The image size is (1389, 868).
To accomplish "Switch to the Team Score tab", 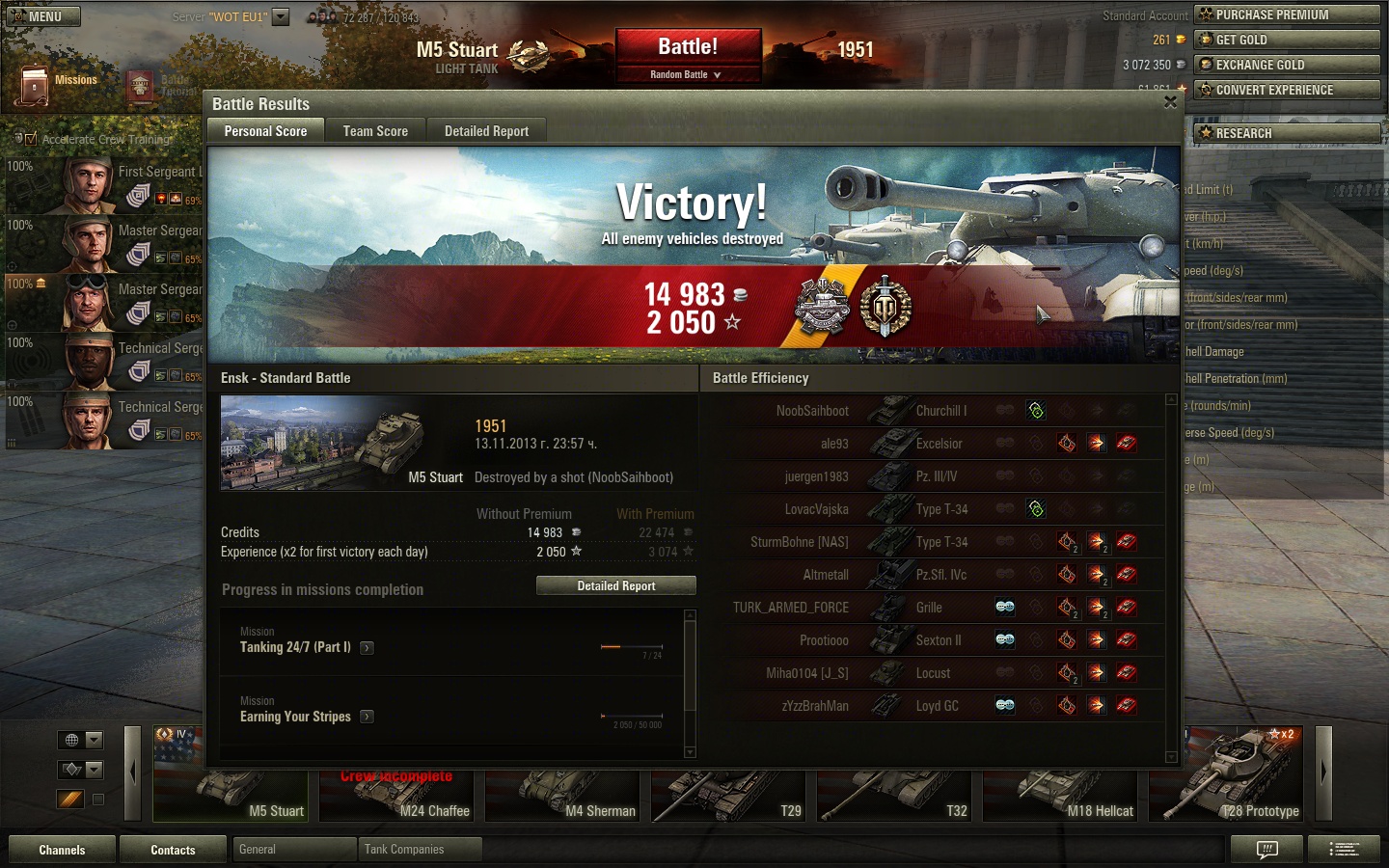I will tap(375, 131).
